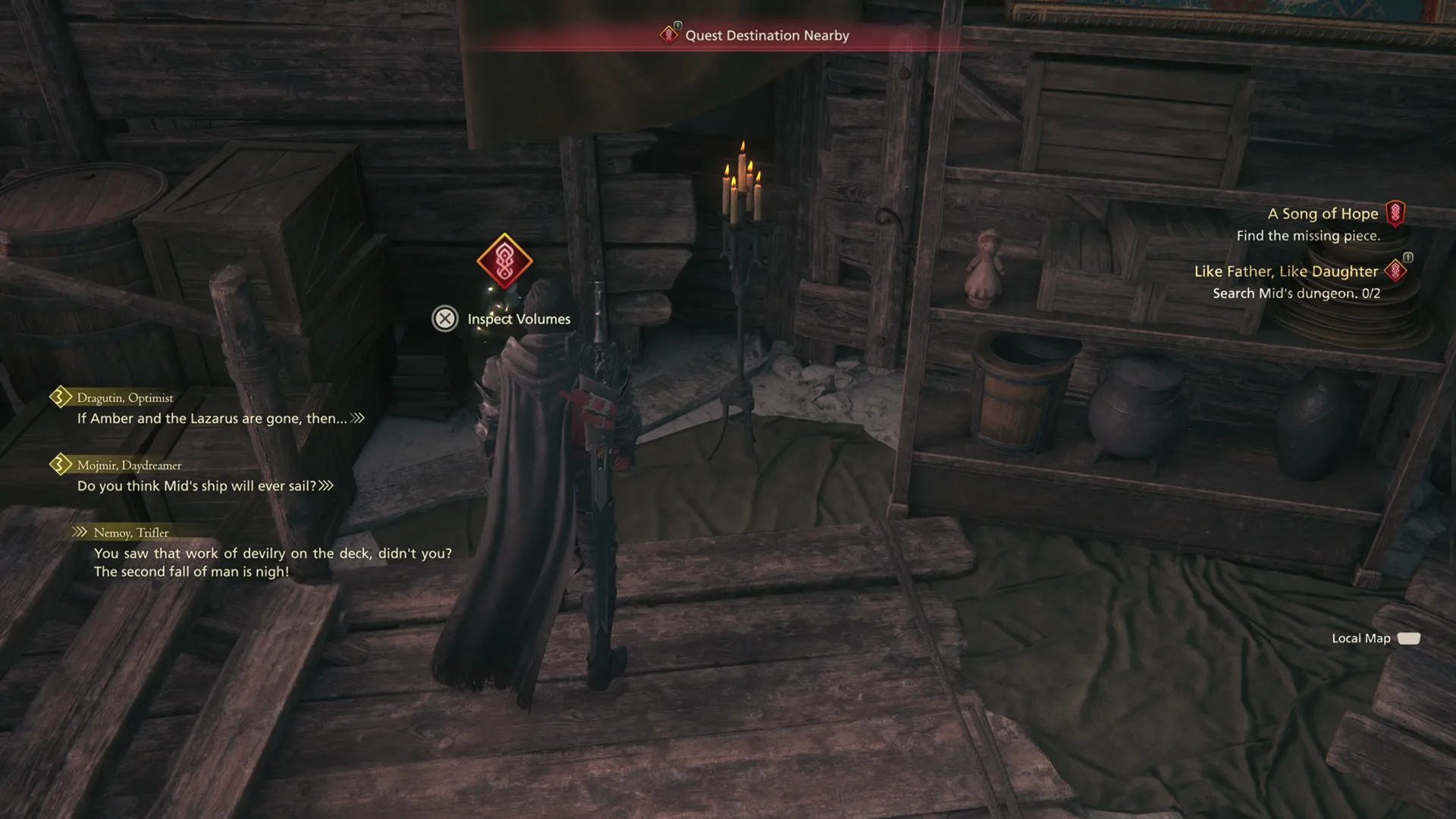1456x819 pixels.
Task: Expand Dragutin's dialogue with the chevrons
Action: (x=356, y=418)
